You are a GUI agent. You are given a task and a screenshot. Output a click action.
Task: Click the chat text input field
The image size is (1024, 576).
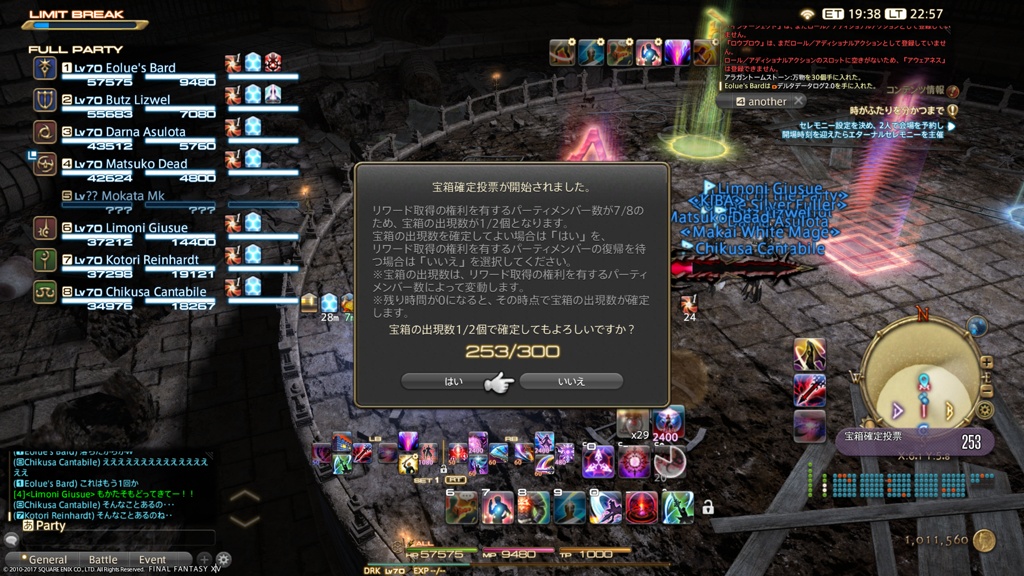120,539
